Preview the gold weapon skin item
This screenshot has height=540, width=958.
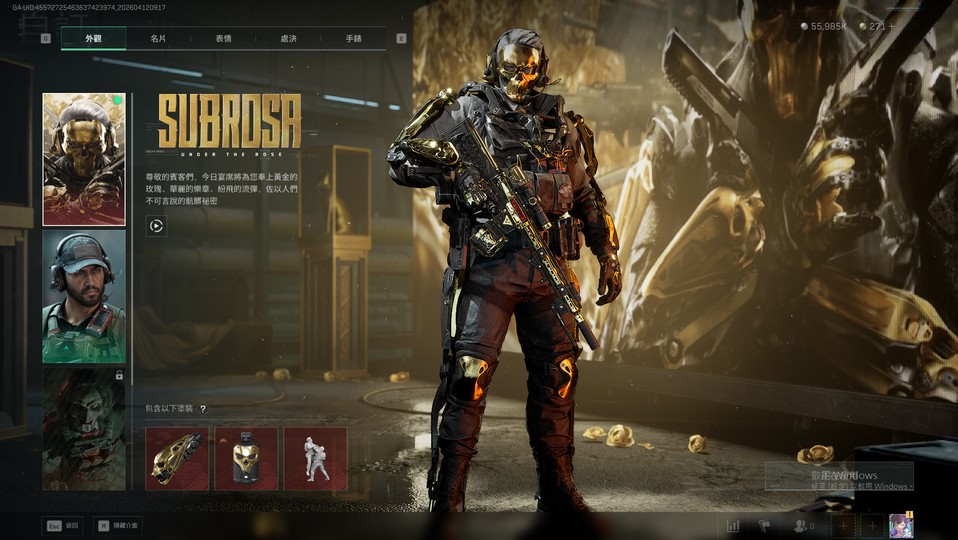click(x=177, y=458)
